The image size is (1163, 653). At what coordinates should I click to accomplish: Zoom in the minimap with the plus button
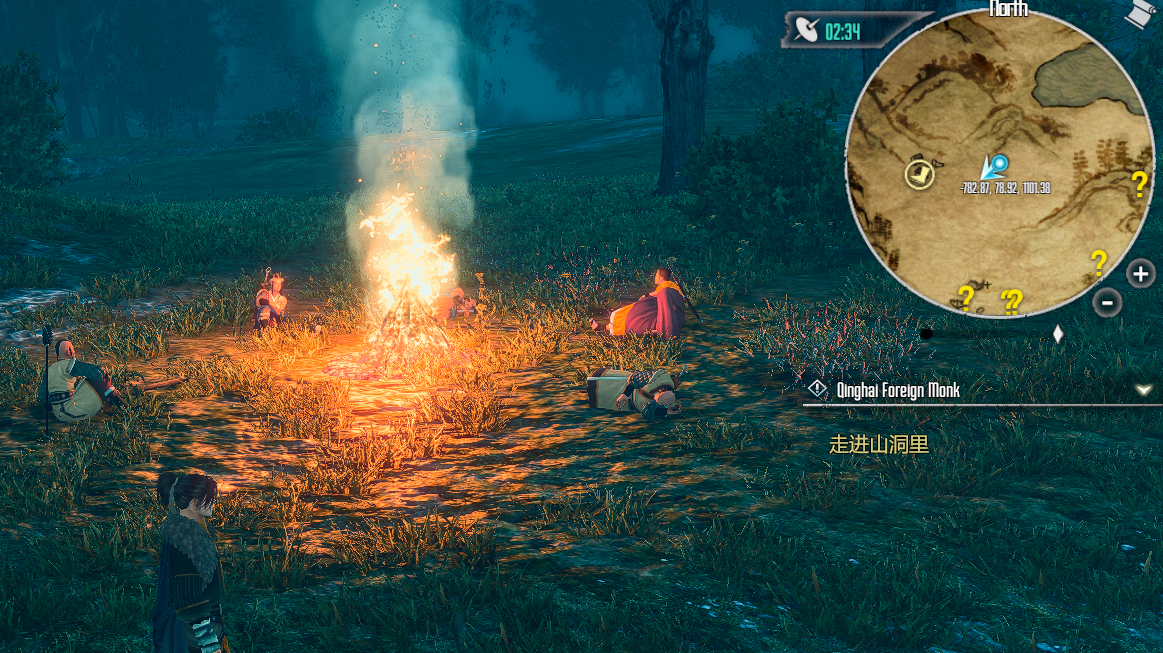point(1140,273)
